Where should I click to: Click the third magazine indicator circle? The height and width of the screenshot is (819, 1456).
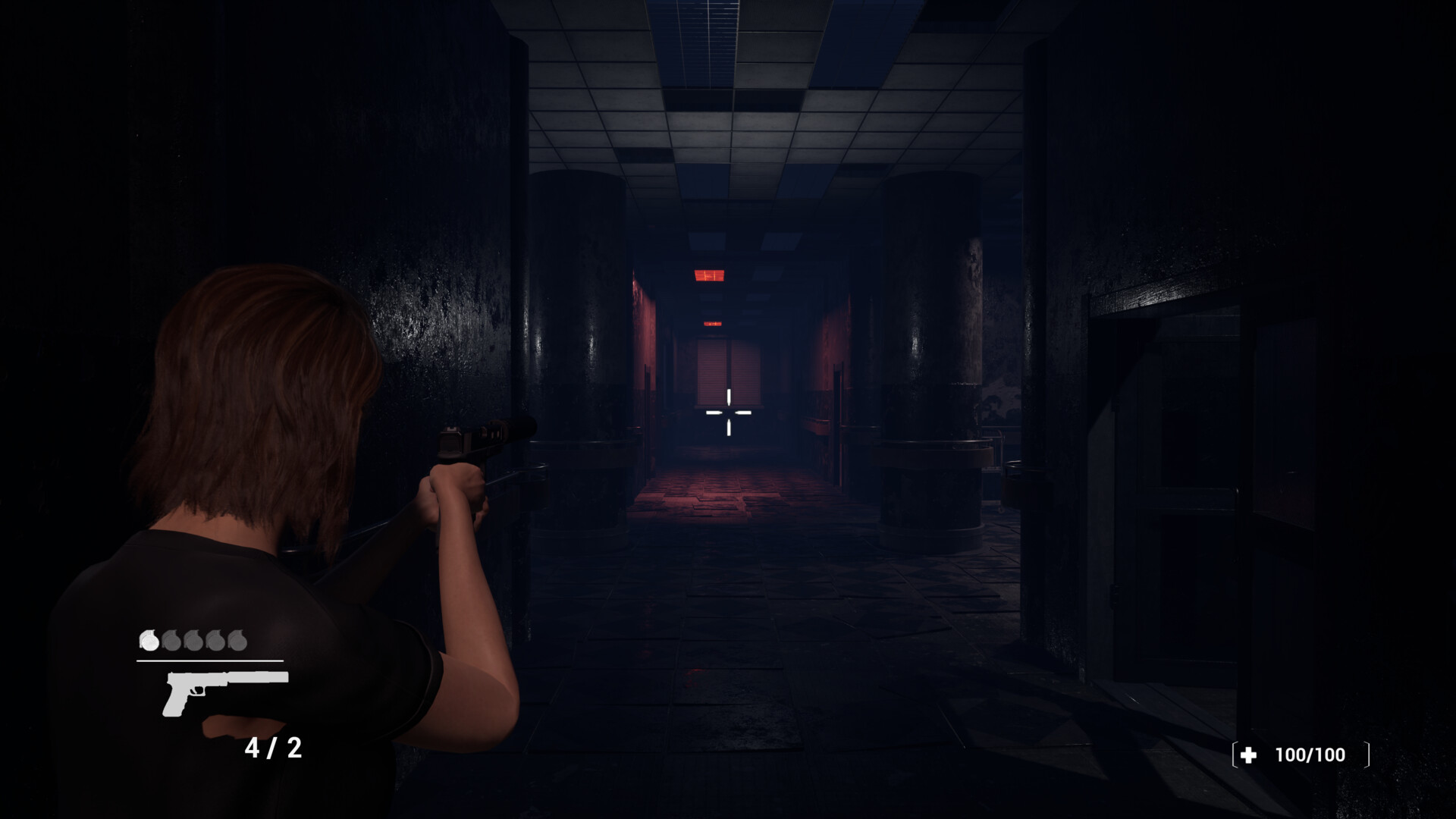[x=193, y=641]
